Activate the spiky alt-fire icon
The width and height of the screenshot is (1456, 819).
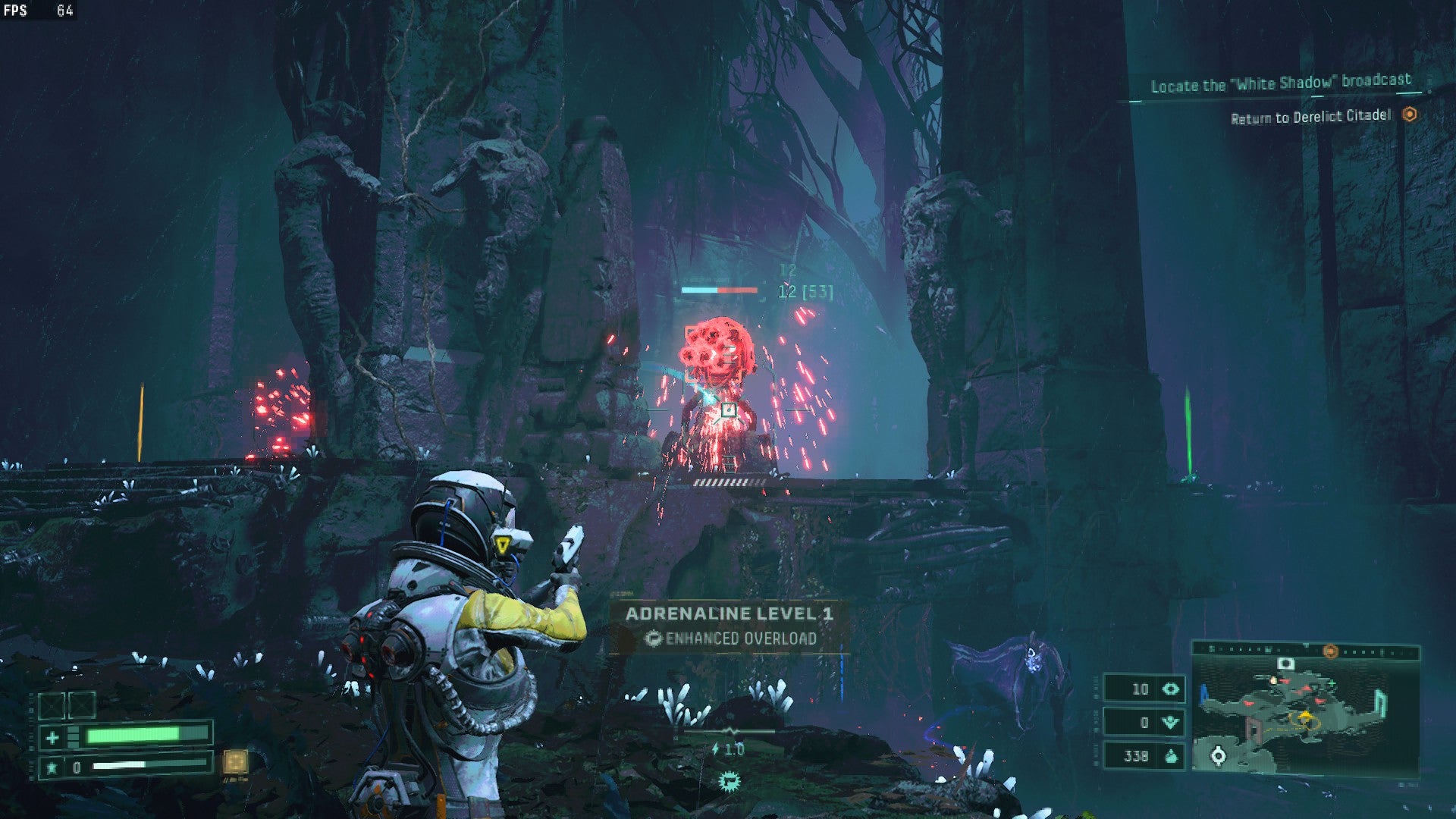730,780
